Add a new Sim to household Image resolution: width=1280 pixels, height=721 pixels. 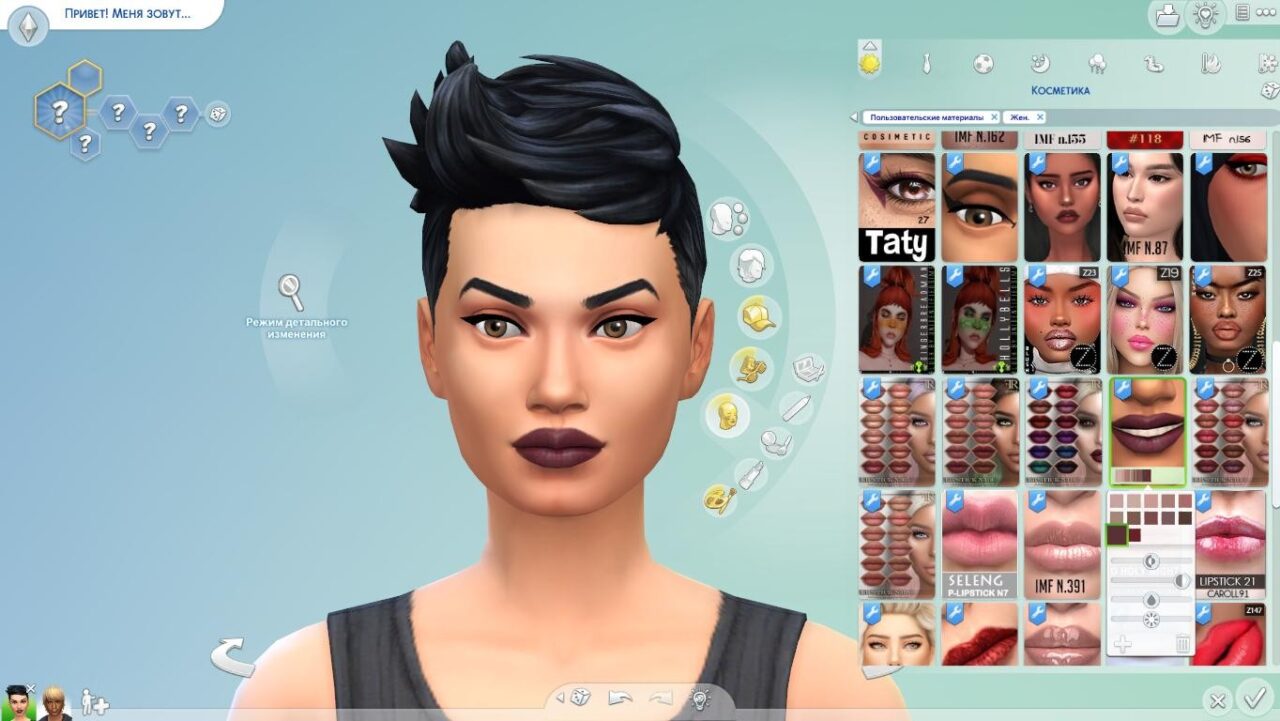pyautogui.click(x=94, y=701)
